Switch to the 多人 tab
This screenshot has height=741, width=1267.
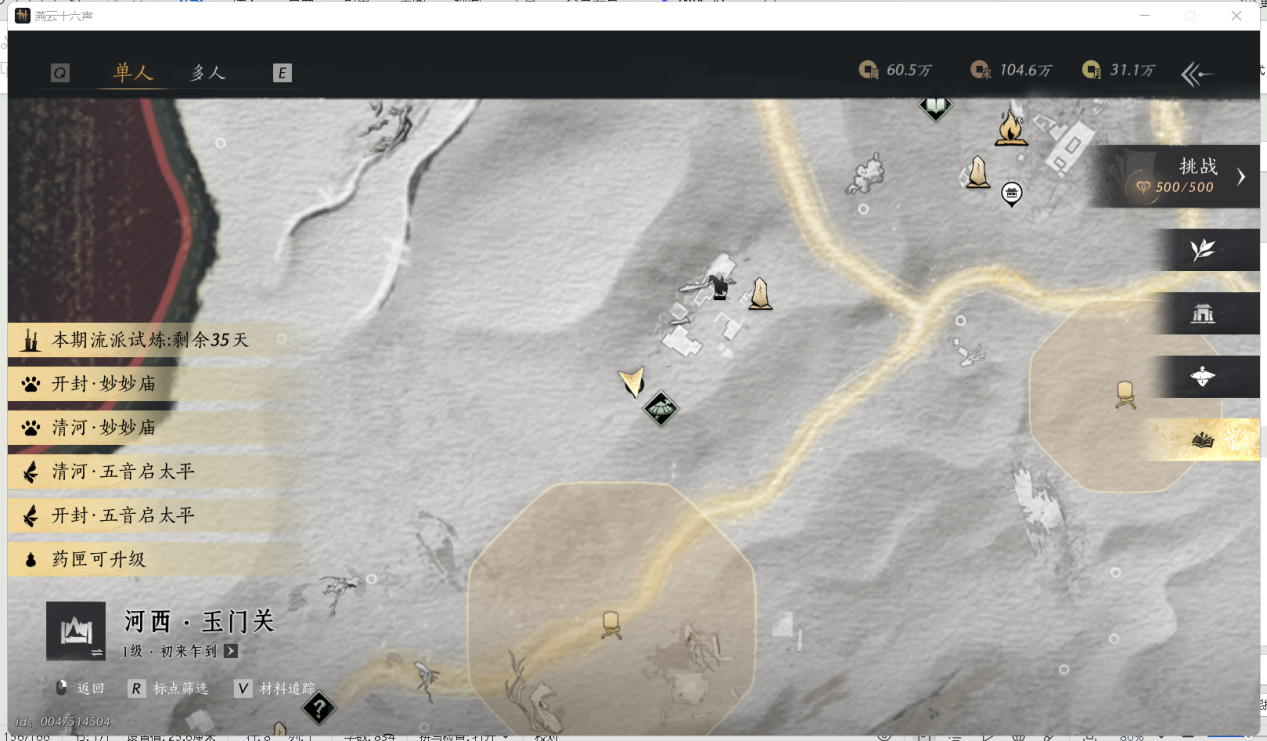pos(208,73)
